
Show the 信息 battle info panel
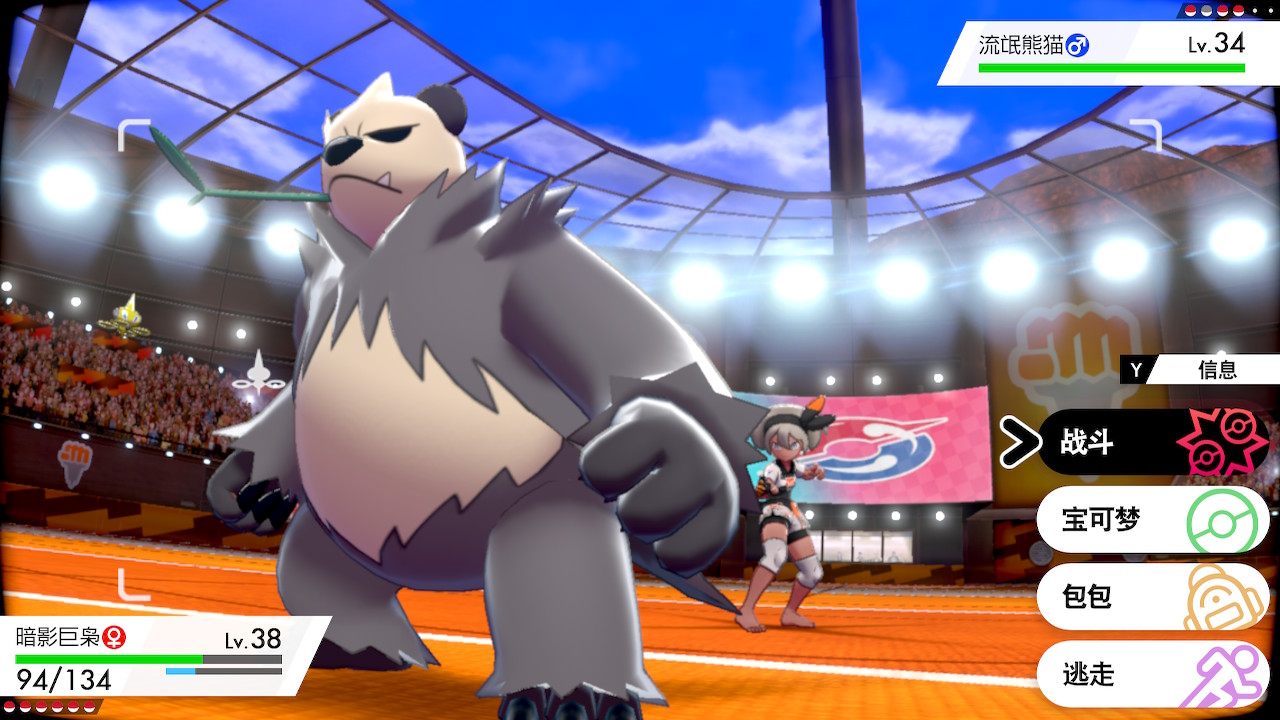[1200, 370]
